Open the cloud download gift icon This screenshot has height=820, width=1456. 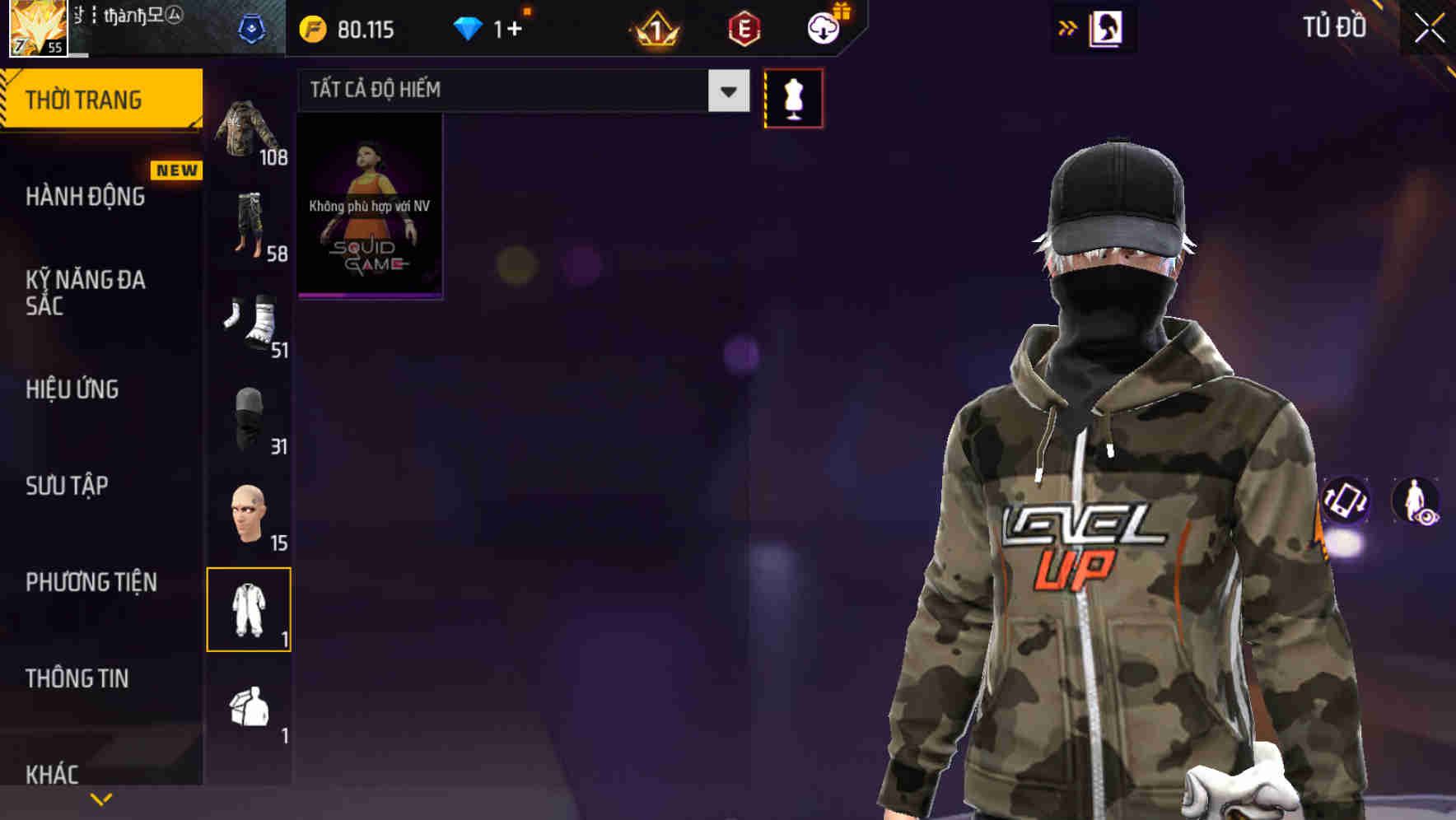(825, 27)
